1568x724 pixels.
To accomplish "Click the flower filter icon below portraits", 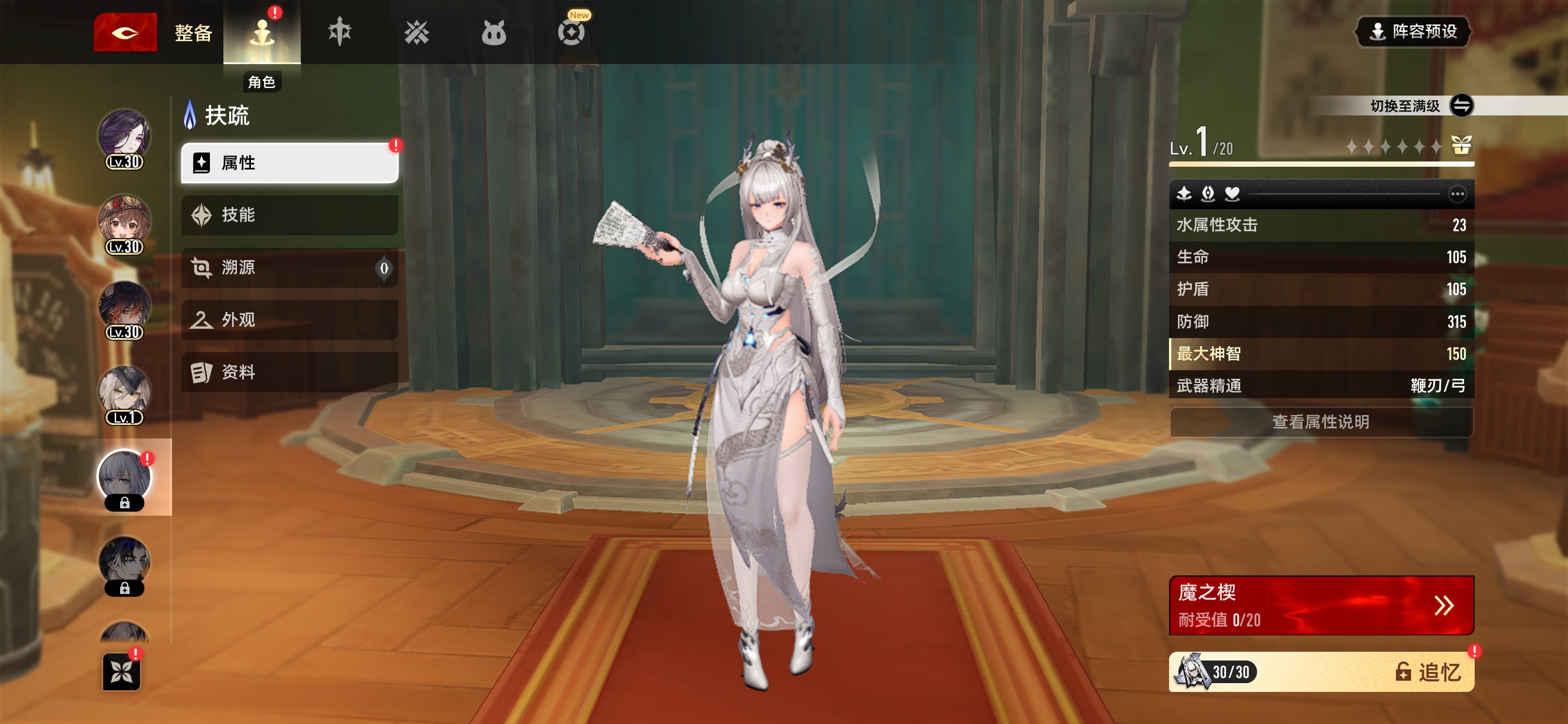I will pyautogui.click(x=121, y=672).
